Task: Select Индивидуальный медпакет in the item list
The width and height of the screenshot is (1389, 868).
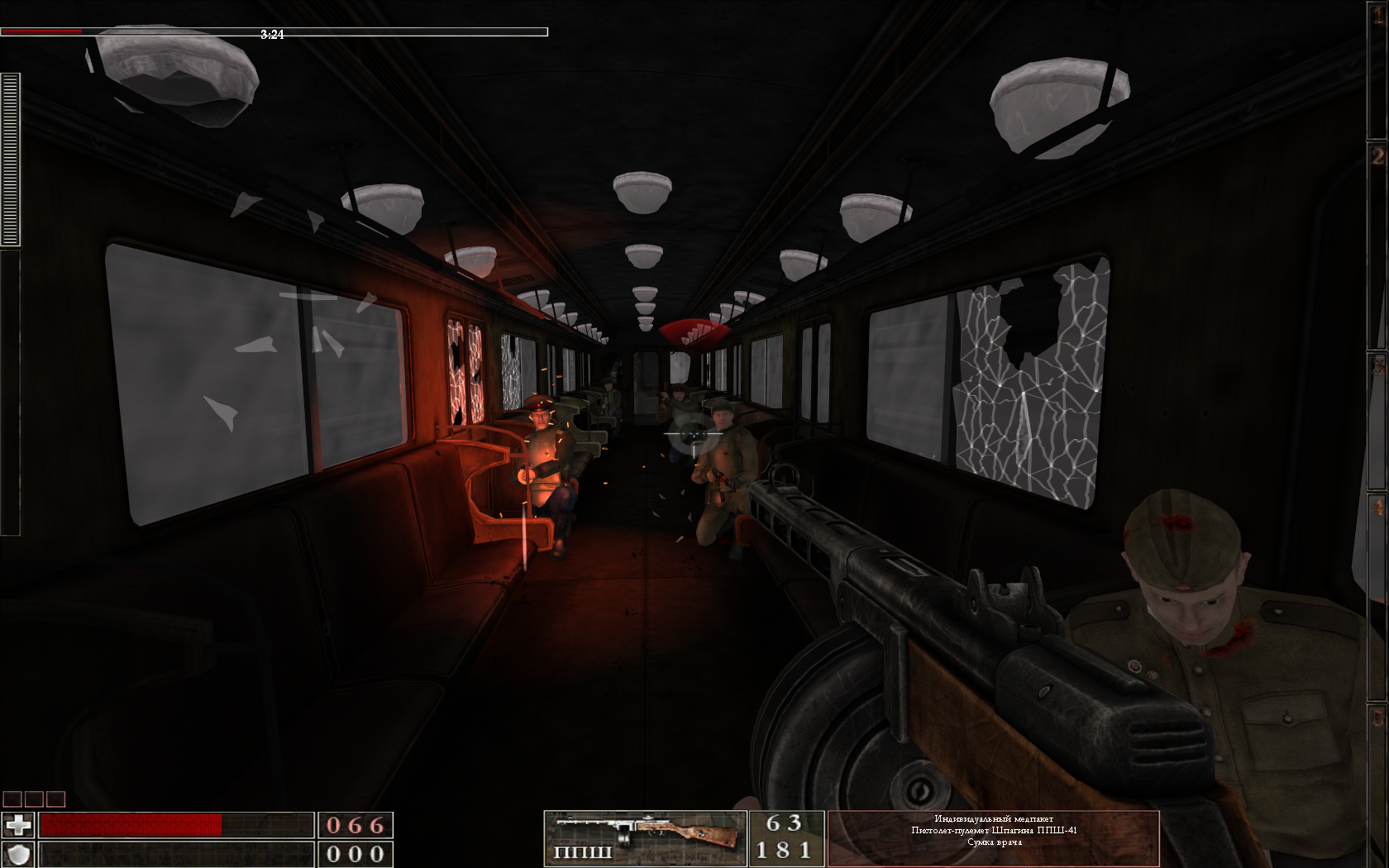Action: click(994, 818)
